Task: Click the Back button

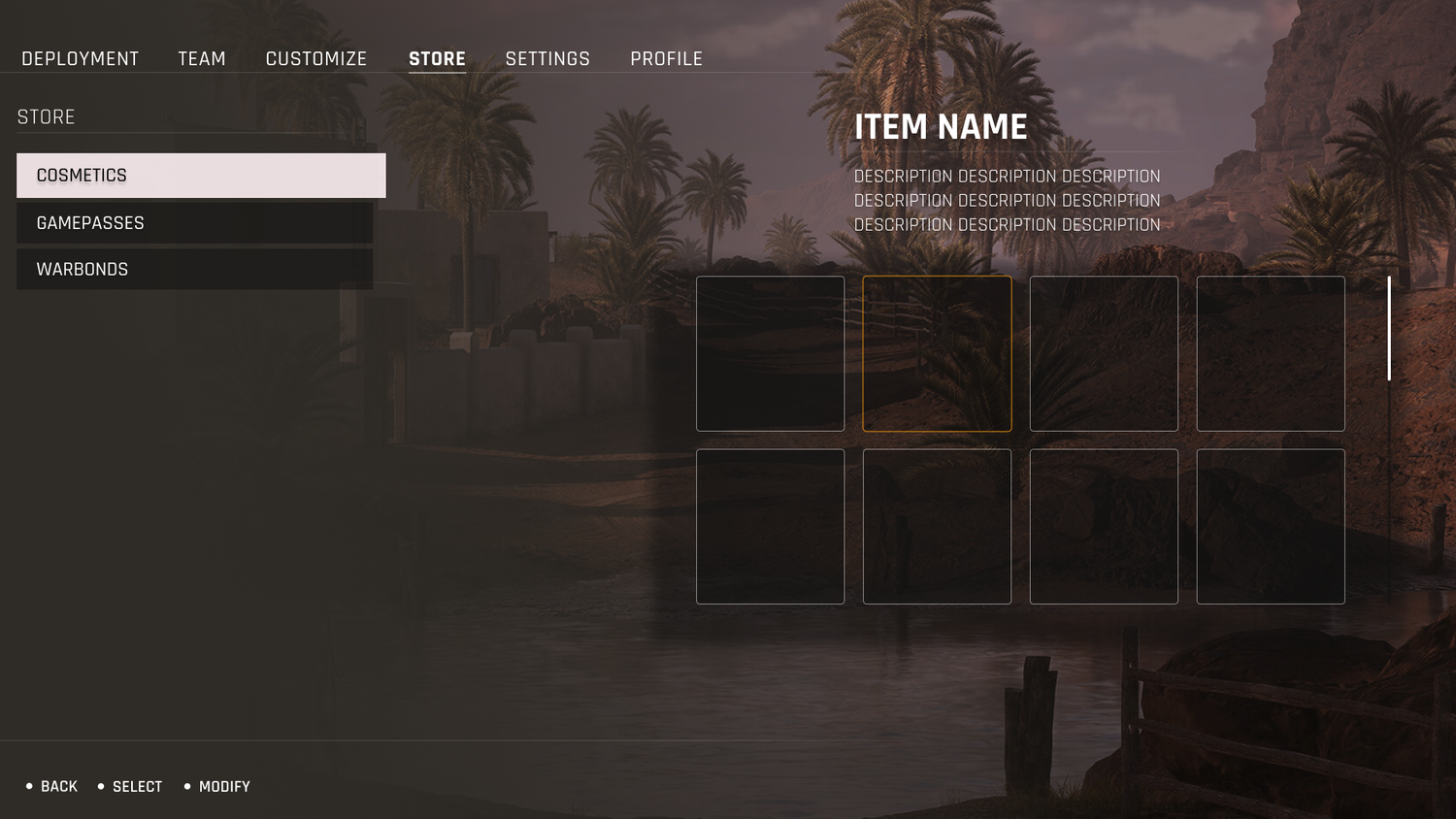Action: [58, 787]
